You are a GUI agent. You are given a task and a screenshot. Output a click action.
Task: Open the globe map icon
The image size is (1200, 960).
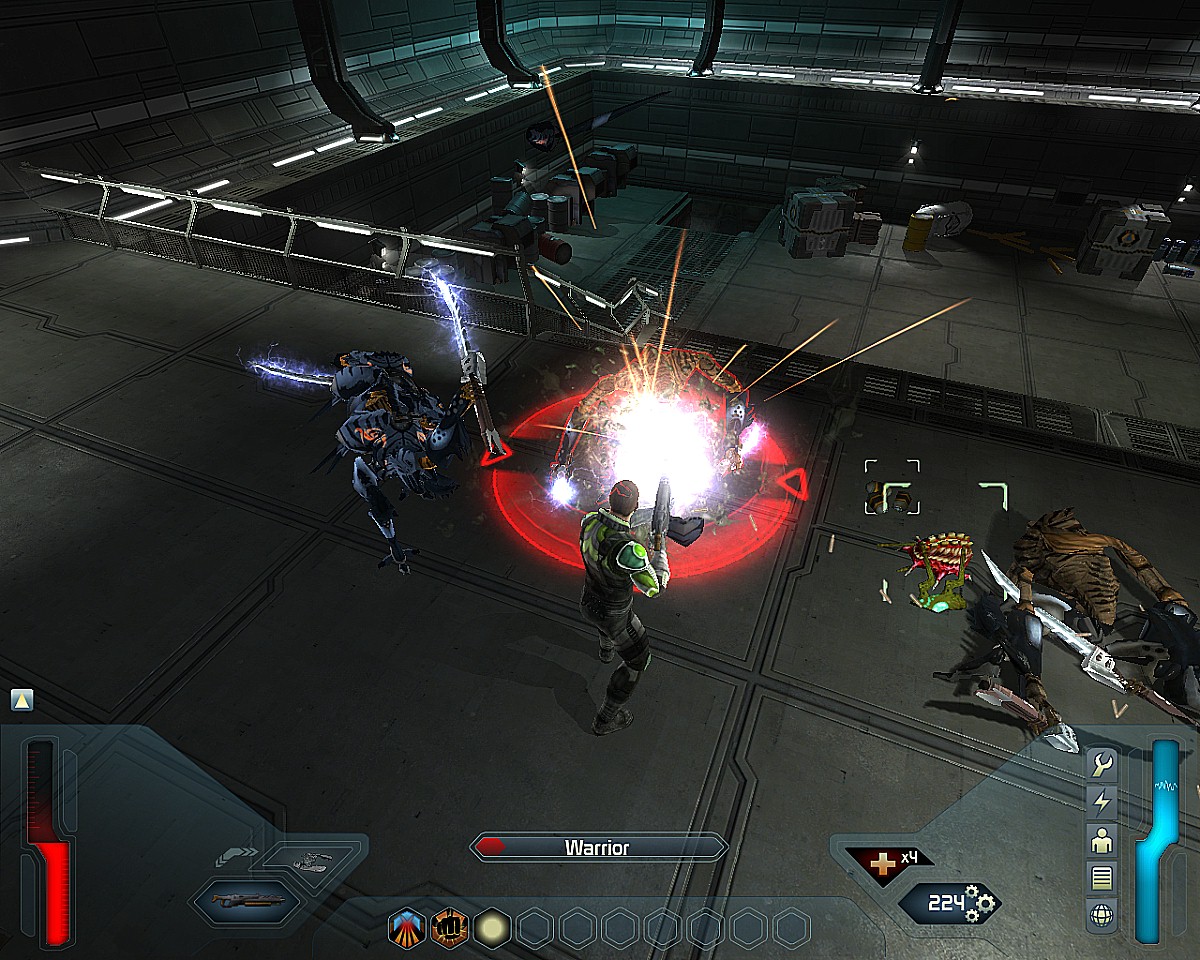coord(1102,914)
